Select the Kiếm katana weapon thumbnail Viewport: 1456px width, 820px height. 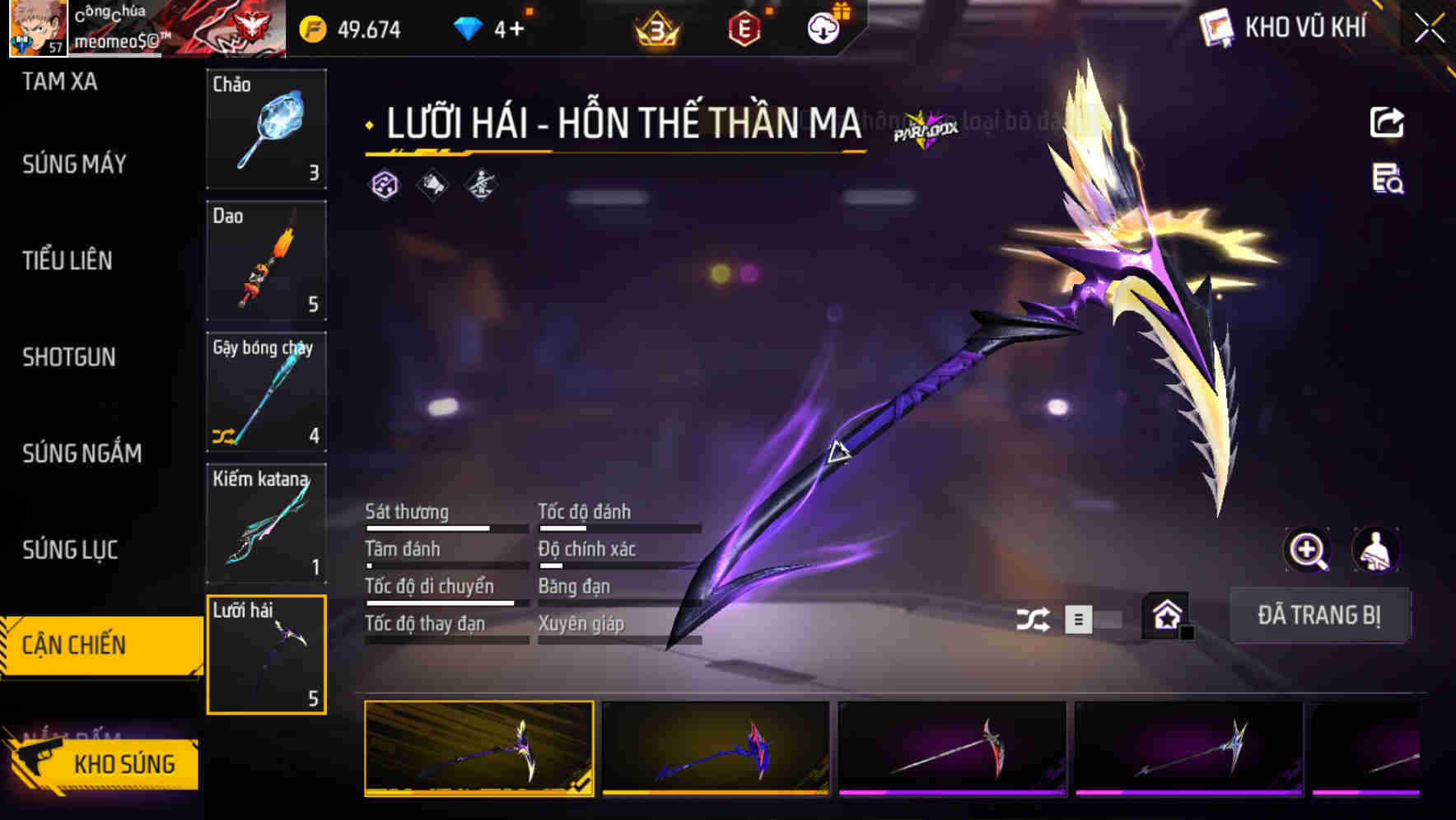(x=266, y=524)
